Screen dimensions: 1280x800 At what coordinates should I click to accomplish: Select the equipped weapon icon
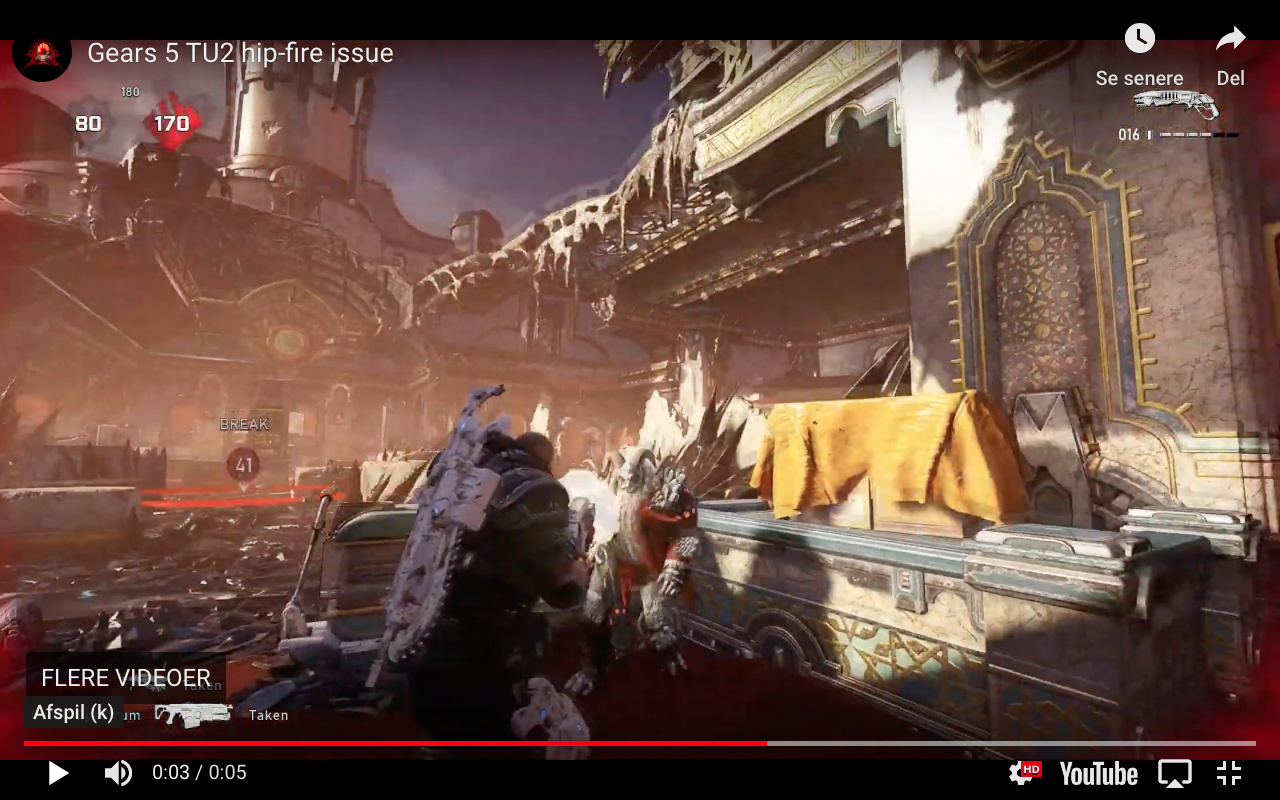point(1176,104)
